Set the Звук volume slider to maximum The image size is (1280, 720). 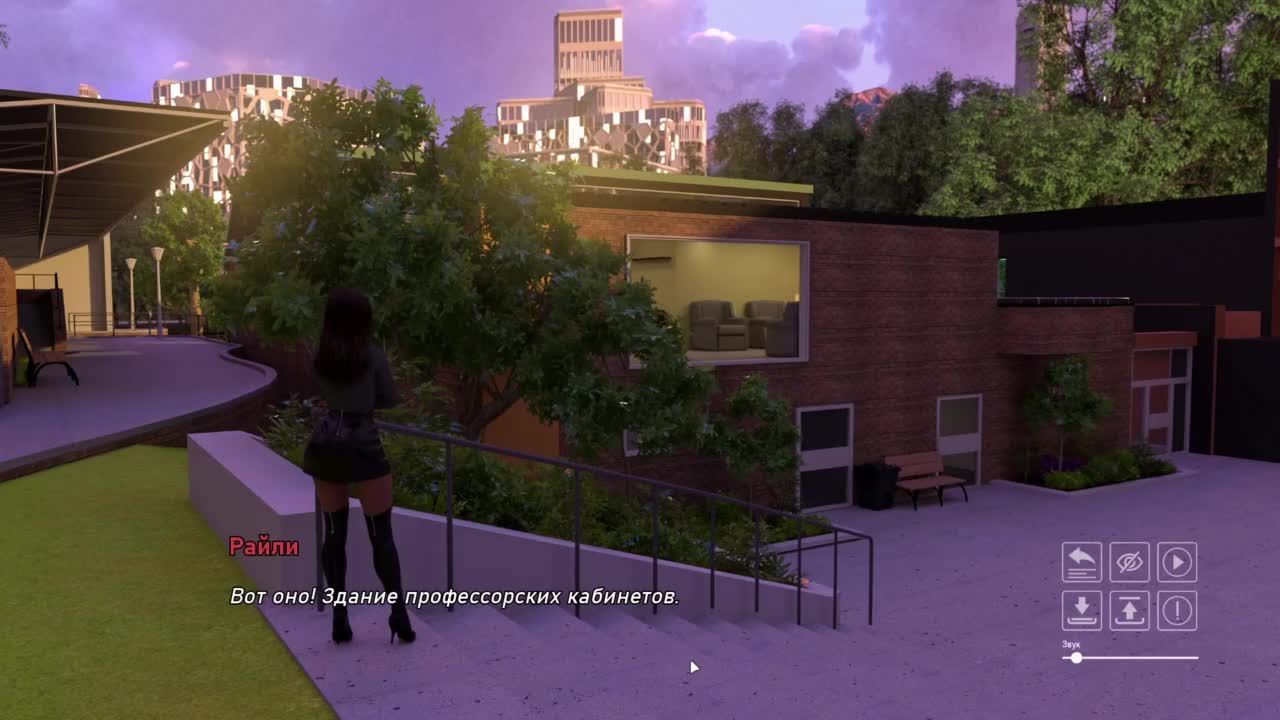(1197, 658)
